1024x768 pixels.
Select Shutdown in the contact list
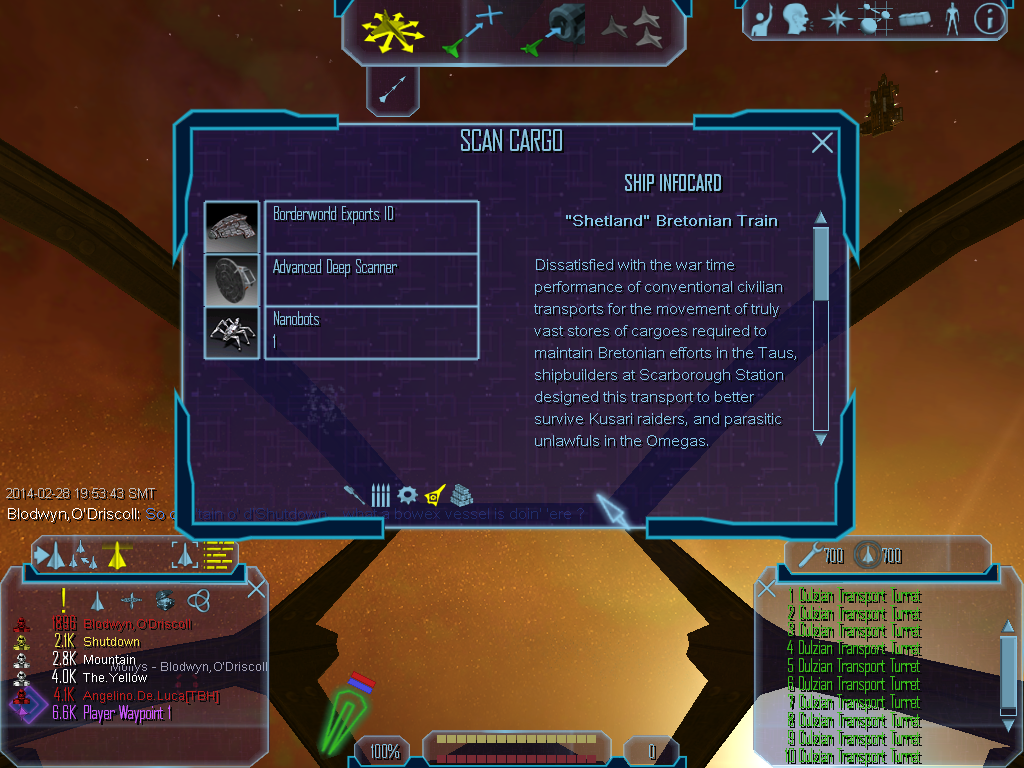point(111,642)
